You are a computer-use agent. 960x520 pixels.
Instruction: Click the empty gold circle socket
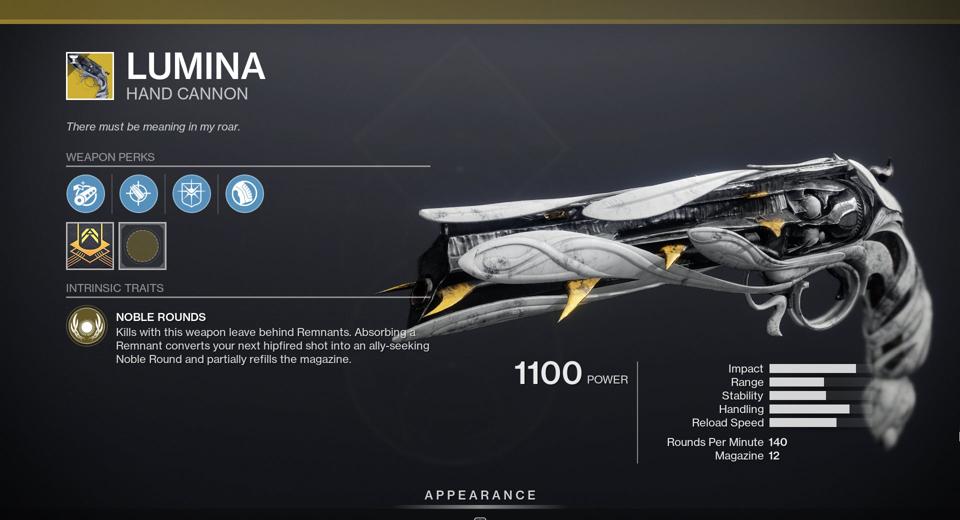(x=142, y=246)
